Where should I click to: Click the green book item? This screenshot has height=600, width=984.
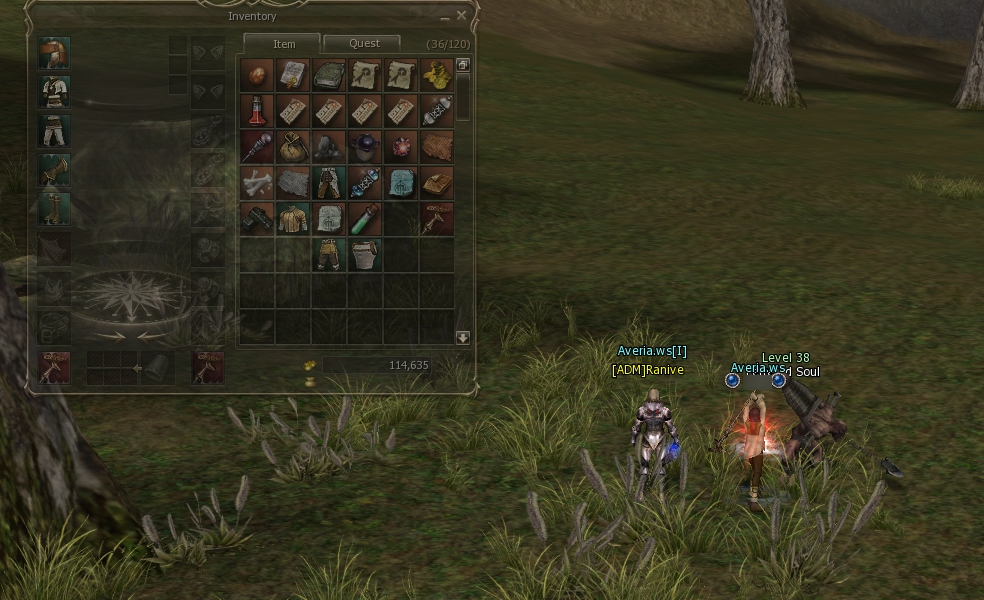point(329,74)
